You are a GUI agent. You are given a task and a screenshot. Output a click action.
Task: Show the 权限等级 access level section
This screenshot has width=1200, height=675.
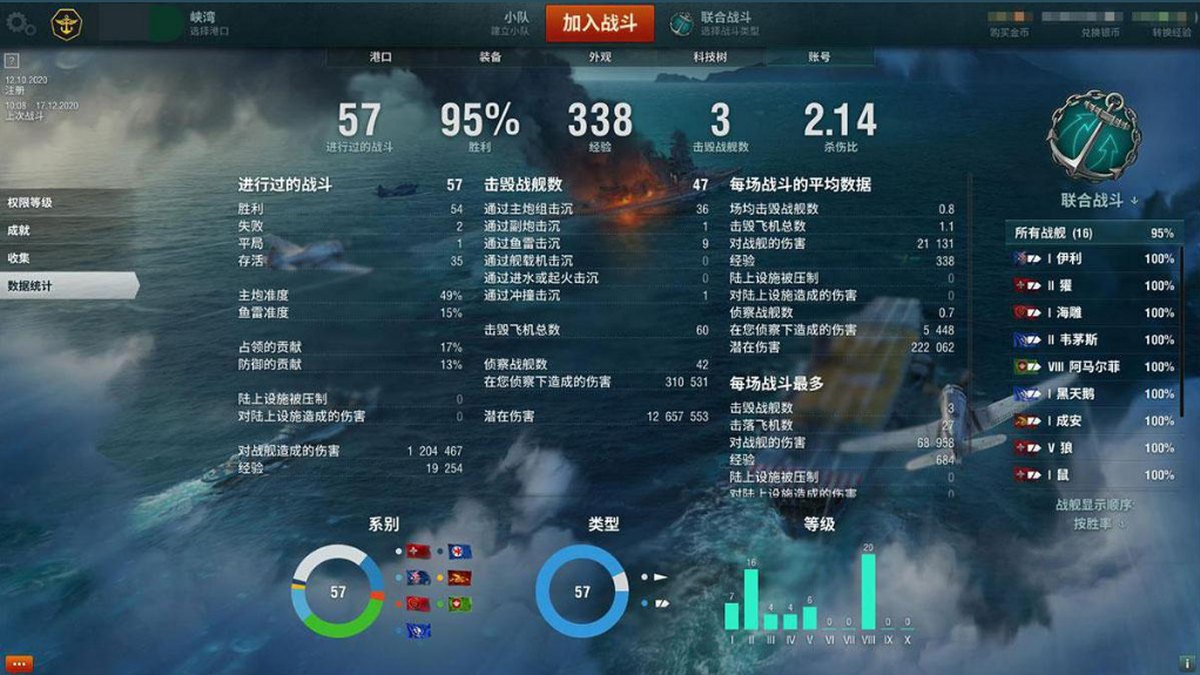click(30, 203)
